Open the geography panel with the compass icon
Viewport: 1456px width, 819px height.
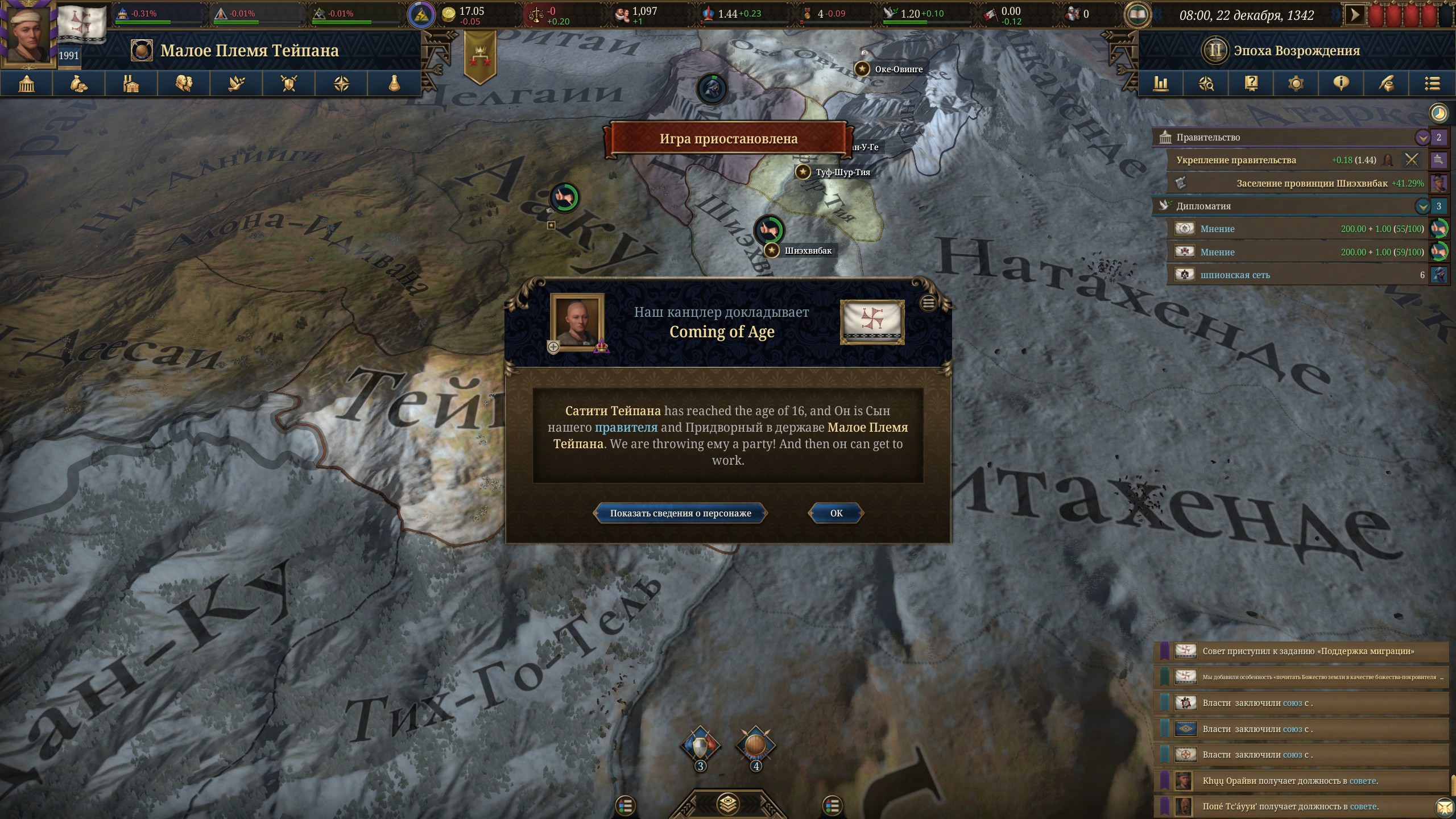coord(341,84)
